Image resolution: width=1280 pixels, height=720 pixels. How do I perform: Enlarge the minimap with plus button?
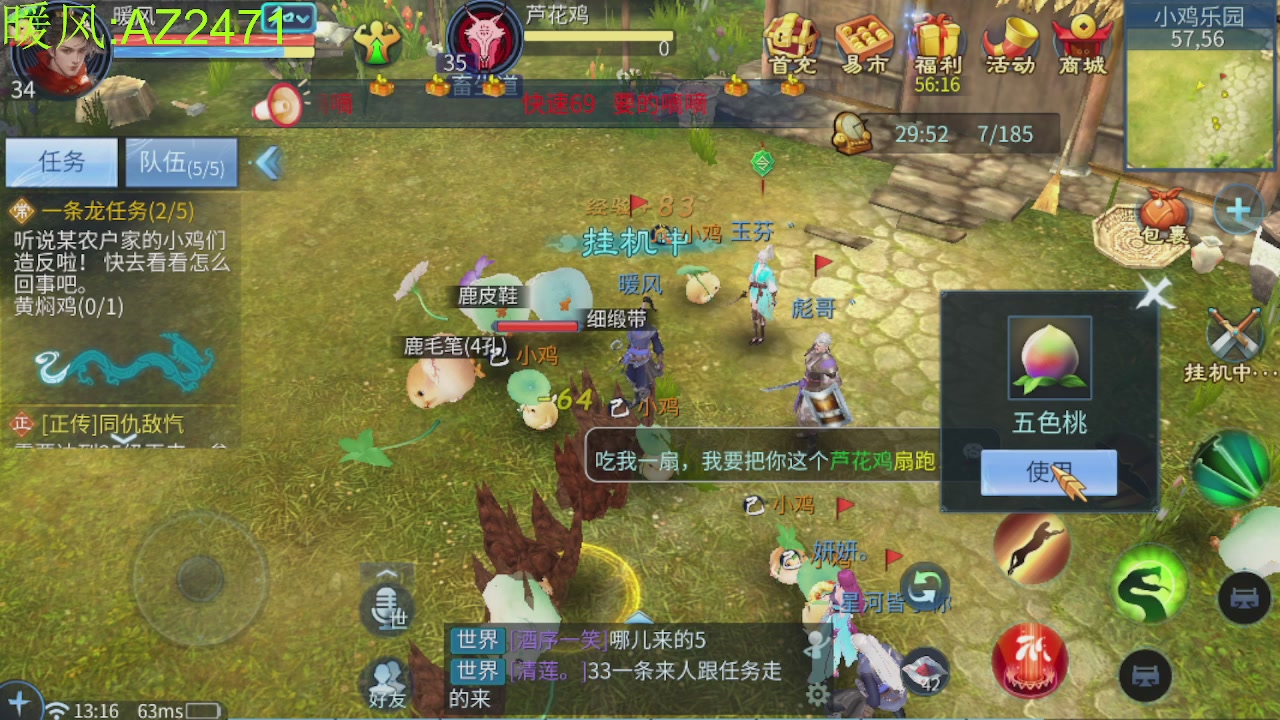coord(1240,210)
